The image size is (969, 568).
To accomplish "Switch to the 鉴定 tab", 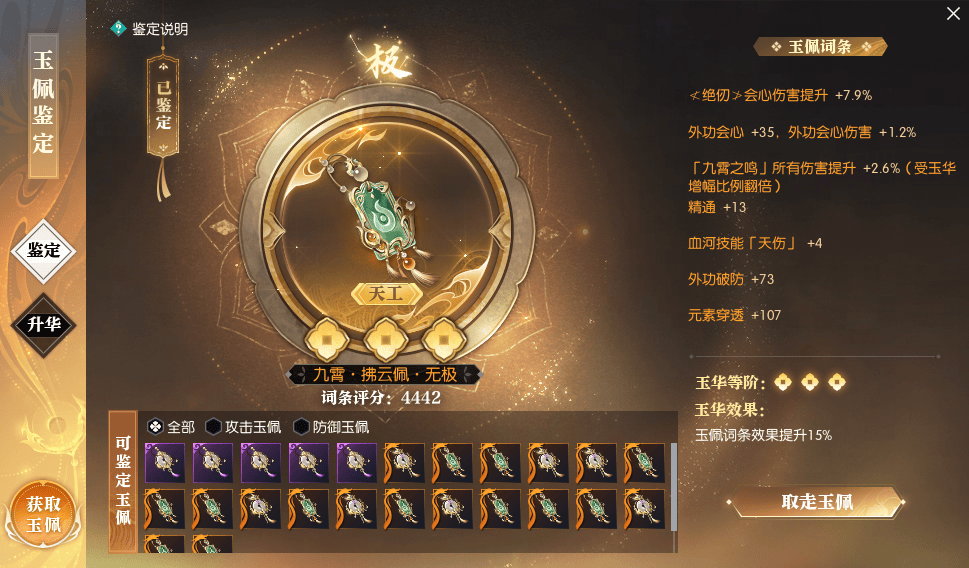I will (x=43, y=249).
